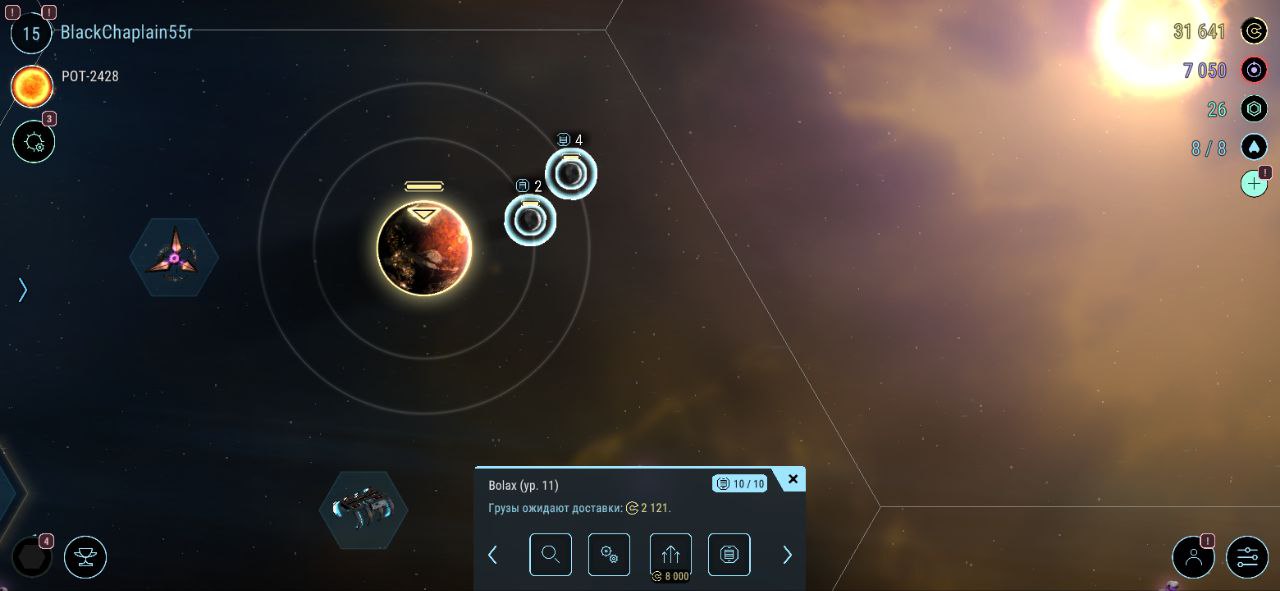The image size is (1280, 591).
Task: Select the orange tri-wing ship hexagon
Action: [174, 257]
